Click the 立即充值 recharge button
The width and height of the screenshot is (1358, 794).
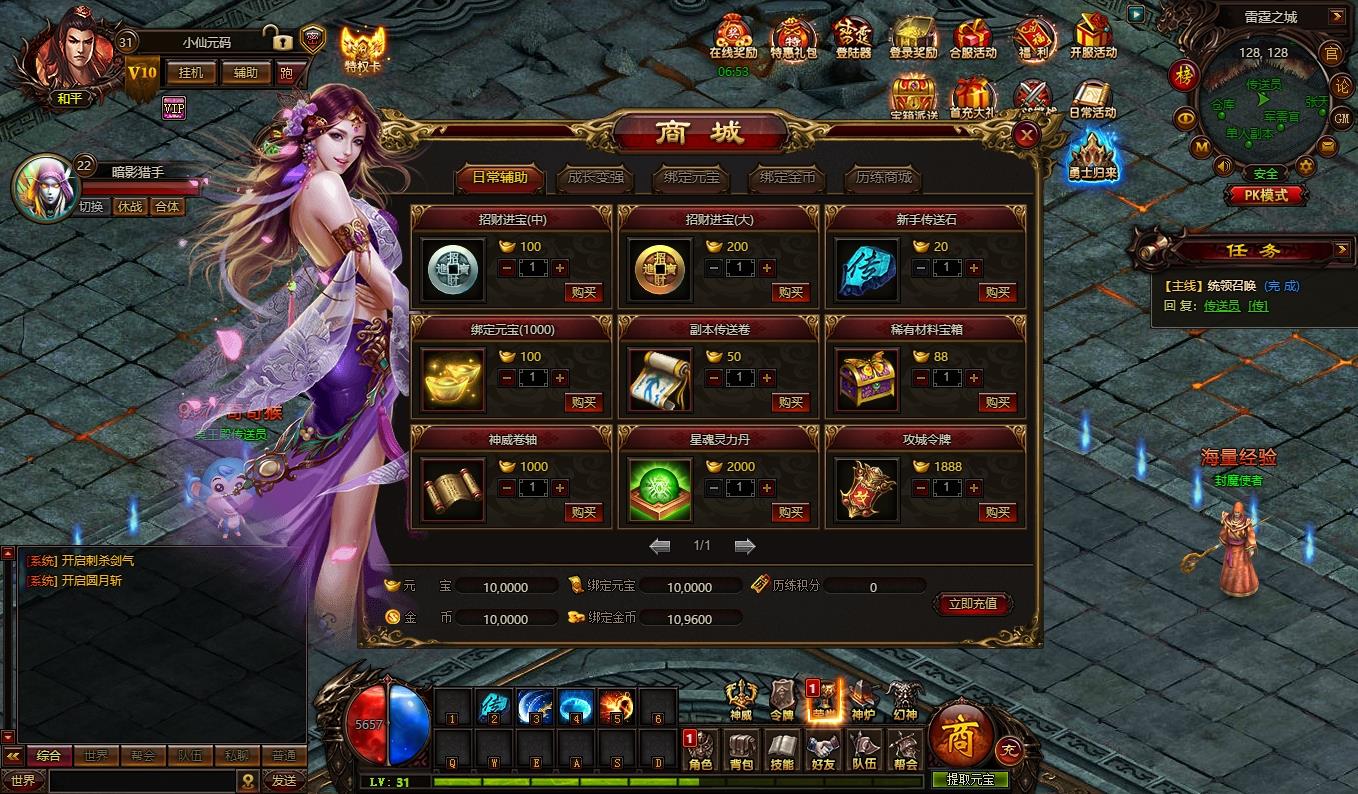[973, 604]
